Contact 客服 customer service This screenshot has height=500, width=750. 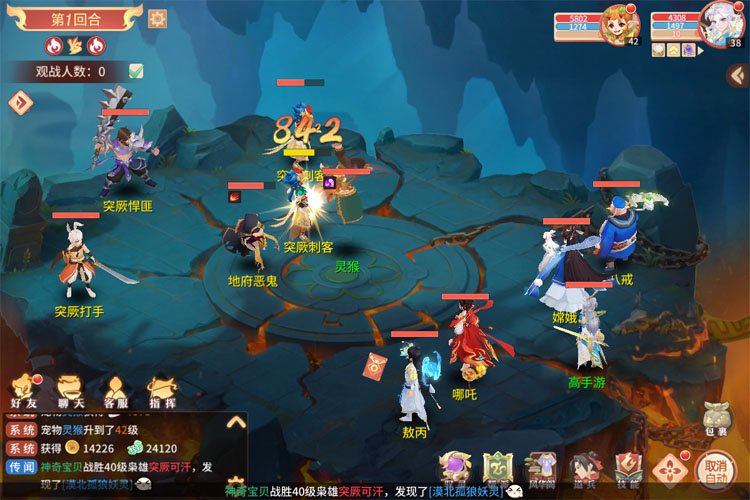click(116, 390)
